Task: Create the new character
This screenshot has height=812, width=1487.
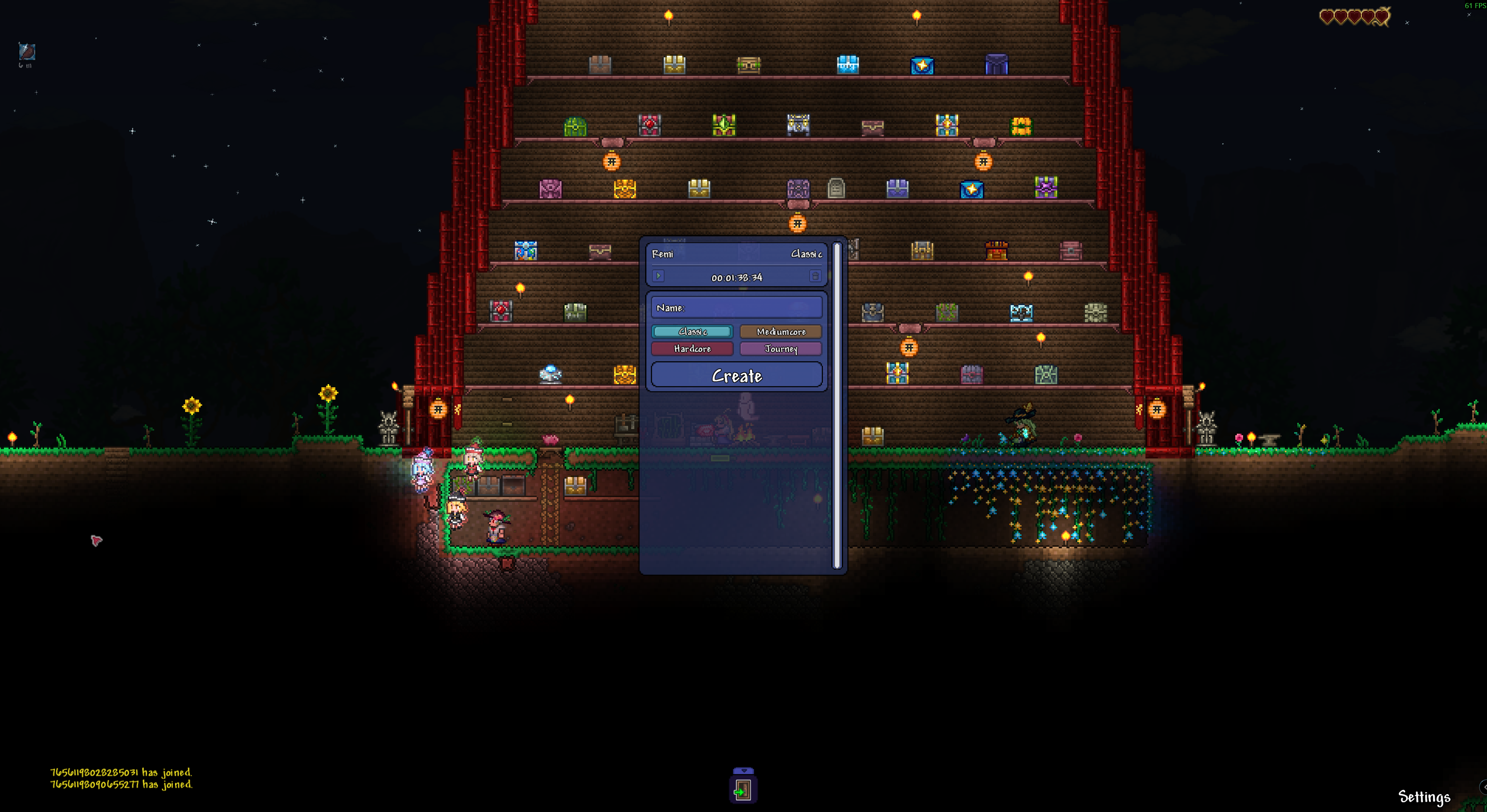Action: pyautogui.click(x=737, y=375)
